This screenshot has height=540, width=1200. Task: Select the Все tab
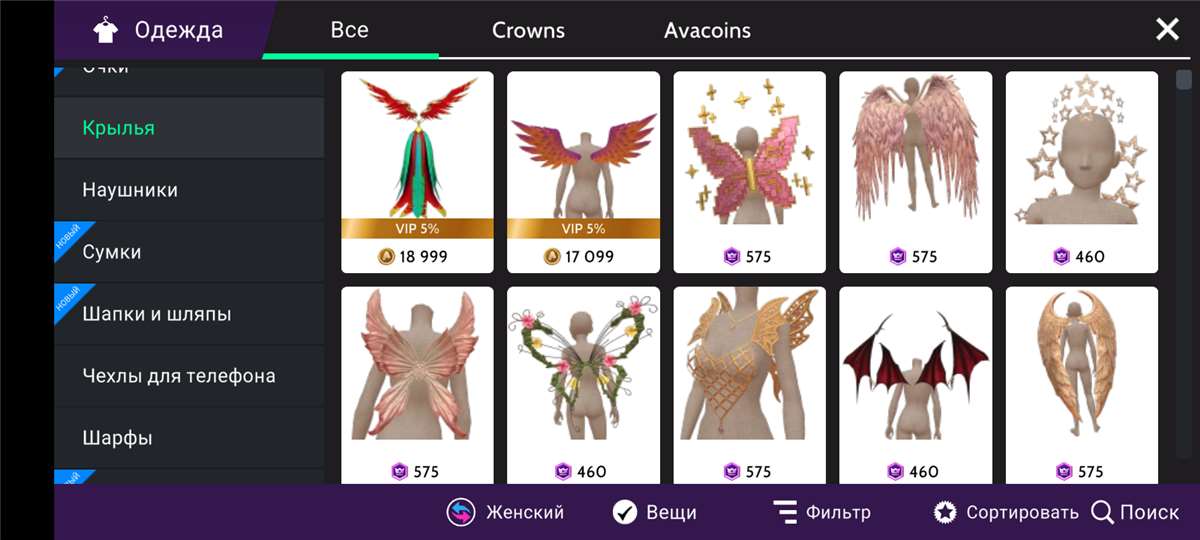tap(350, 30)
